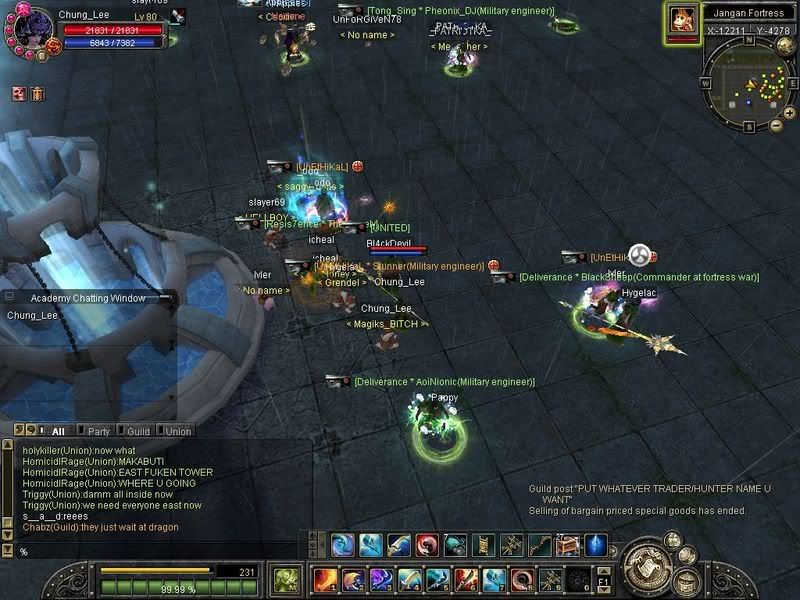Switch chat to the Union tab
This screenshot has height=600, width=800.
click(178, 431)
